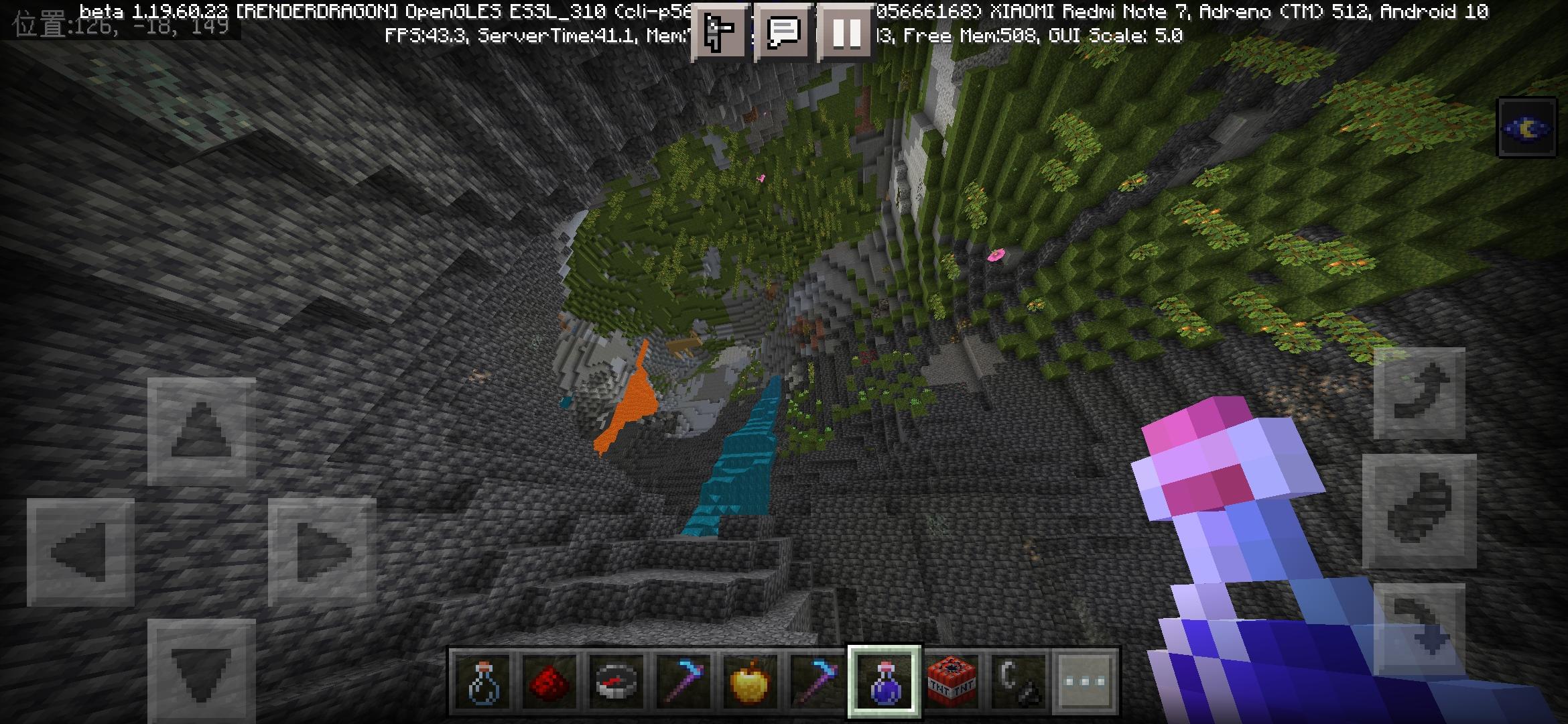Open the inventory with the three-dots button
Screen dimensions: 1568x724
pos(1086,682)
